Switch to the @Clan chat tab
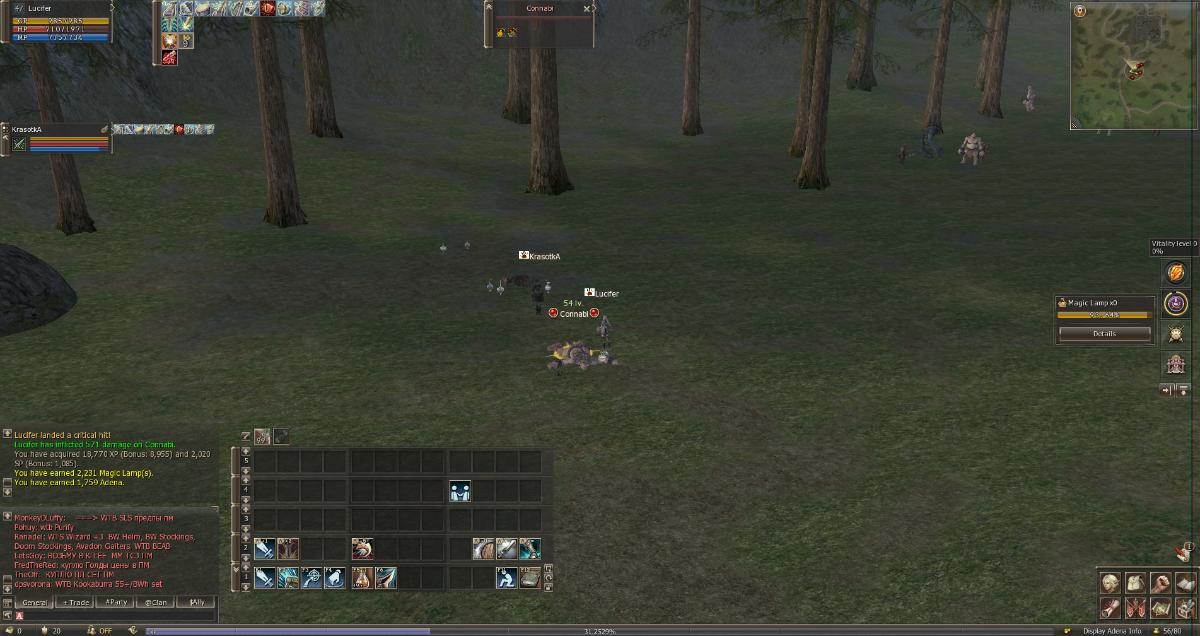This screenshot has width=1200, height=636. [x=155, y=603]
